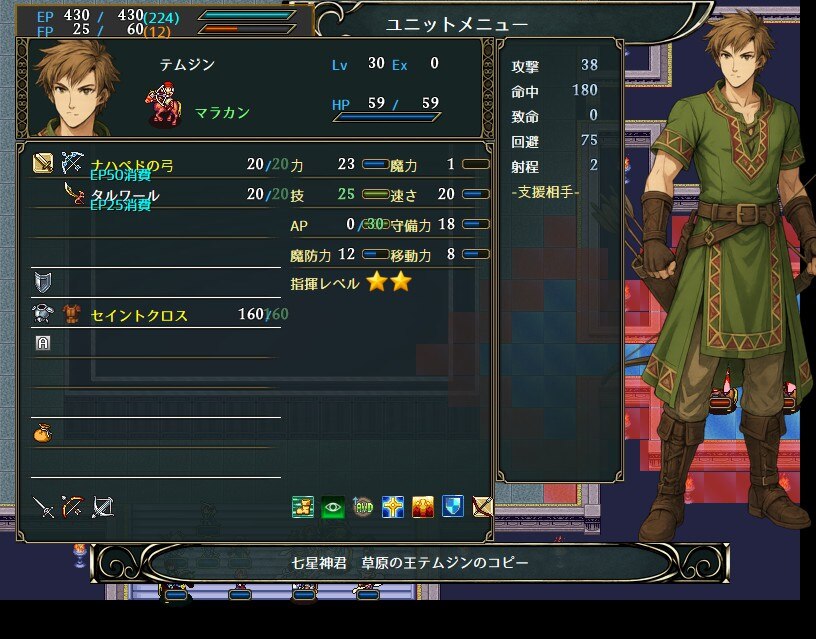Click Temujin's face portrait

[76, 89]
